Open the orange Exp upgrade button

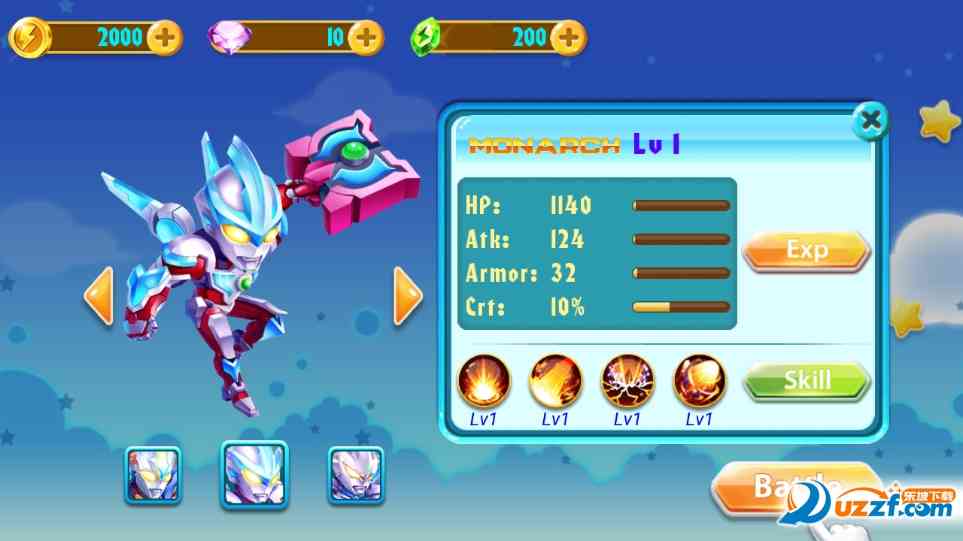(x=806, y=250)
